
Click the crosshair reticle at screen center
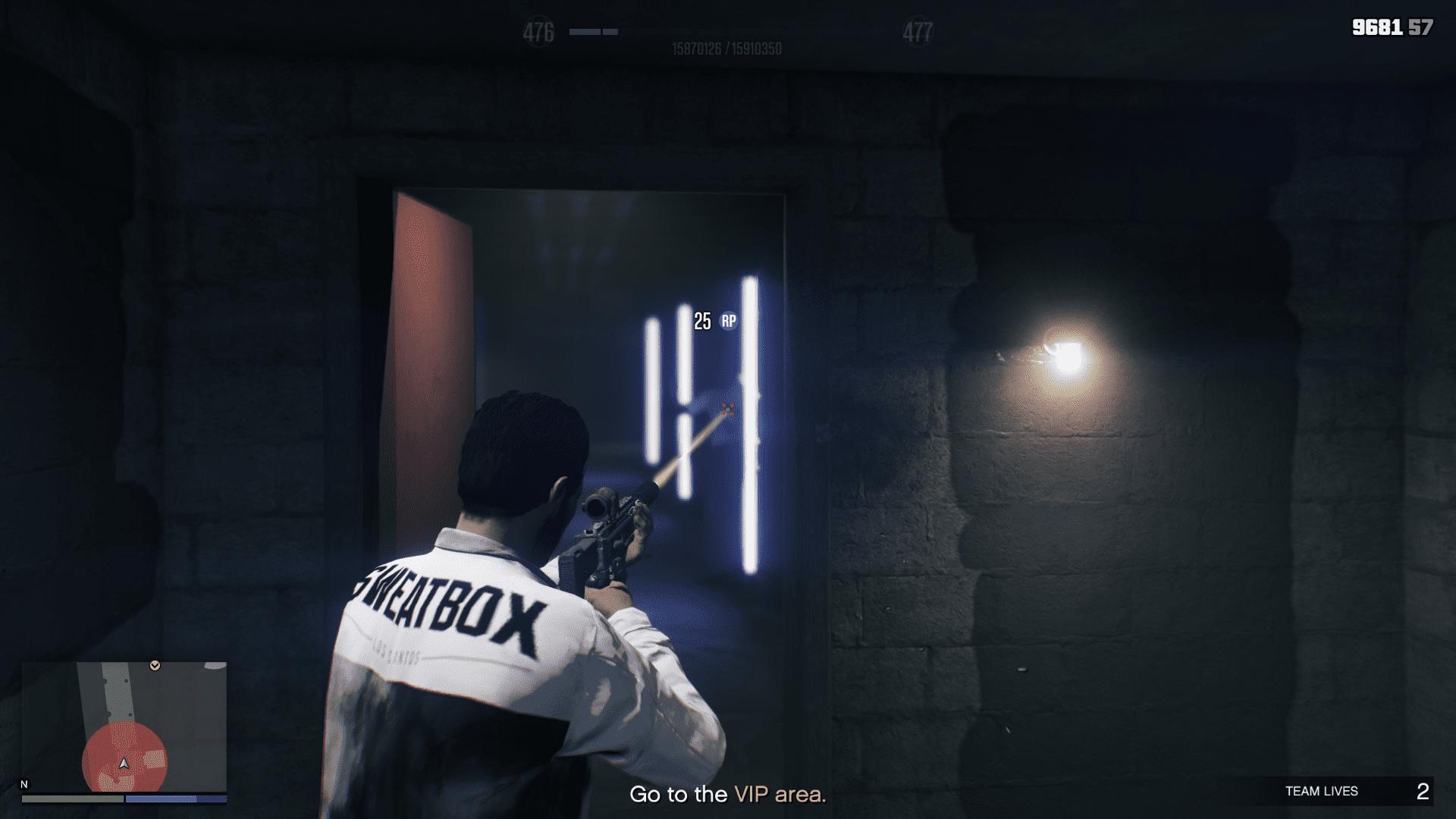click(x=728, y=409)
